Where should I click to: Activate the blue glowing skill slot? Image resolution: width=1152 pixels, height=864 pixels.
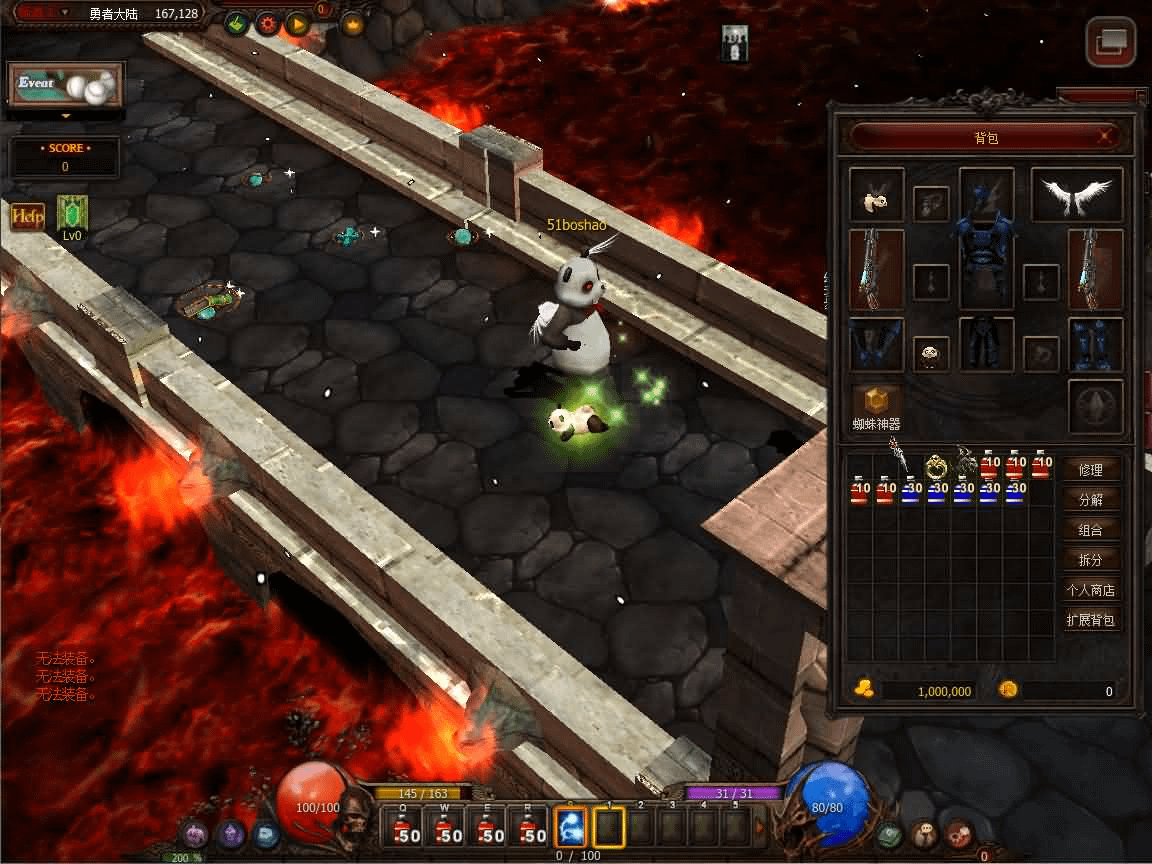[570, 828]
